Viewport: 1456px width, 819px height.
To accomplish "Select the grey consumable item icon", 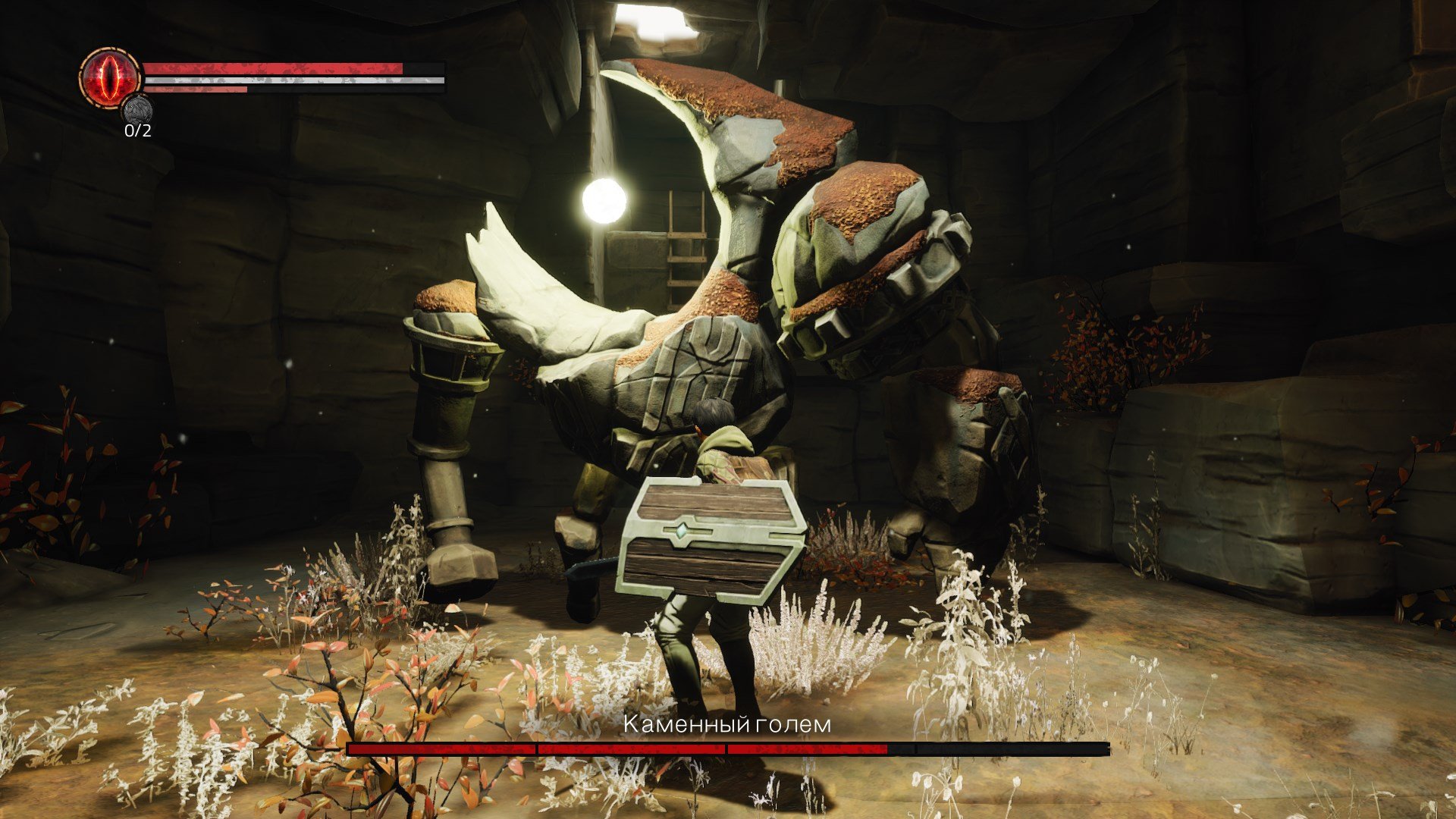I will click(x=137, y=110).
